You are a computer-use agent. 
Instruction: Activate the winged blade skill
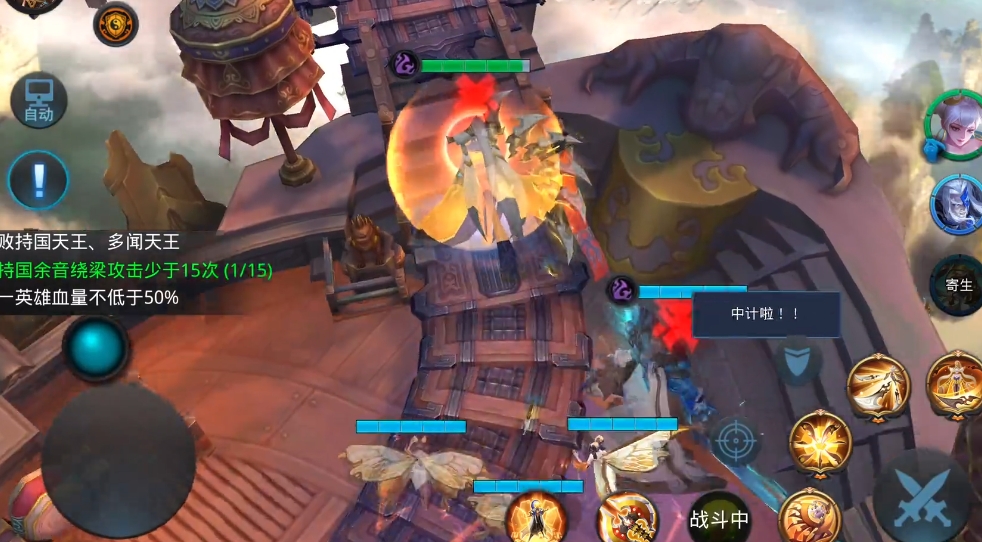(x=878, y=385)
